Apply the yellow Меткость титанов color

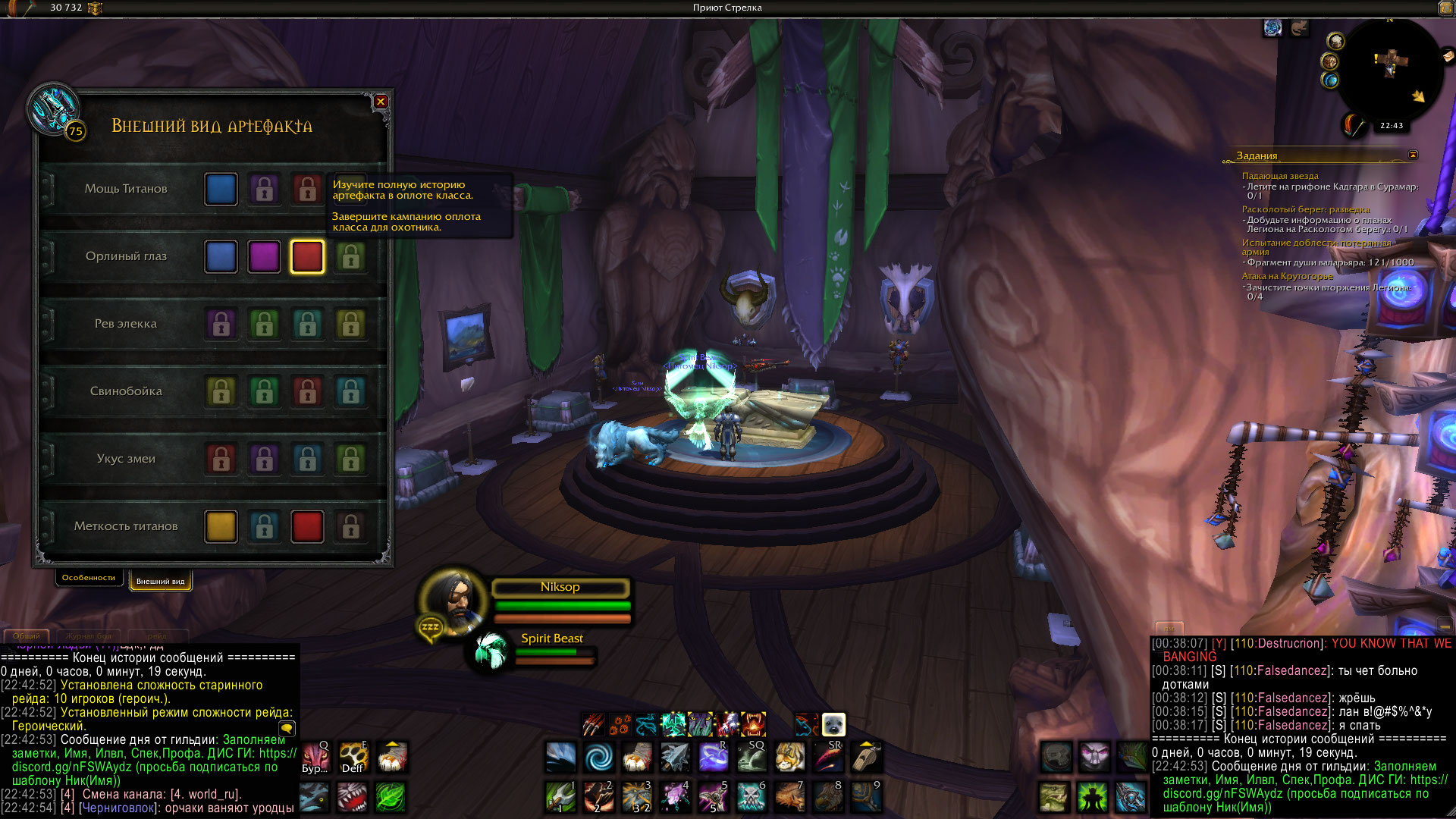(x=221, y=527)
